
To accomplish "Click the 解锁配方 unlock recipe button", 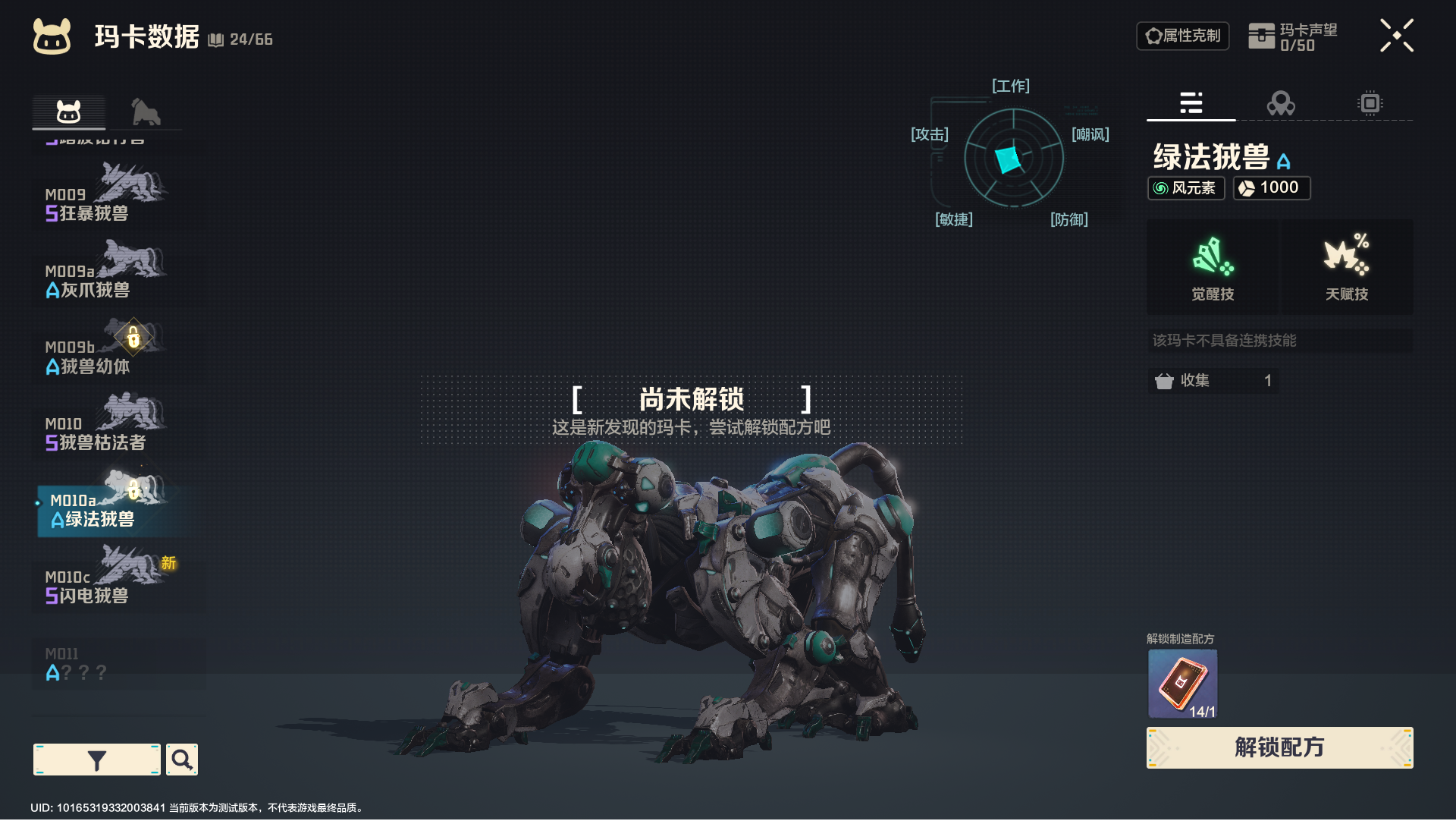I will pyautogui.click(x=1279, y=747).
